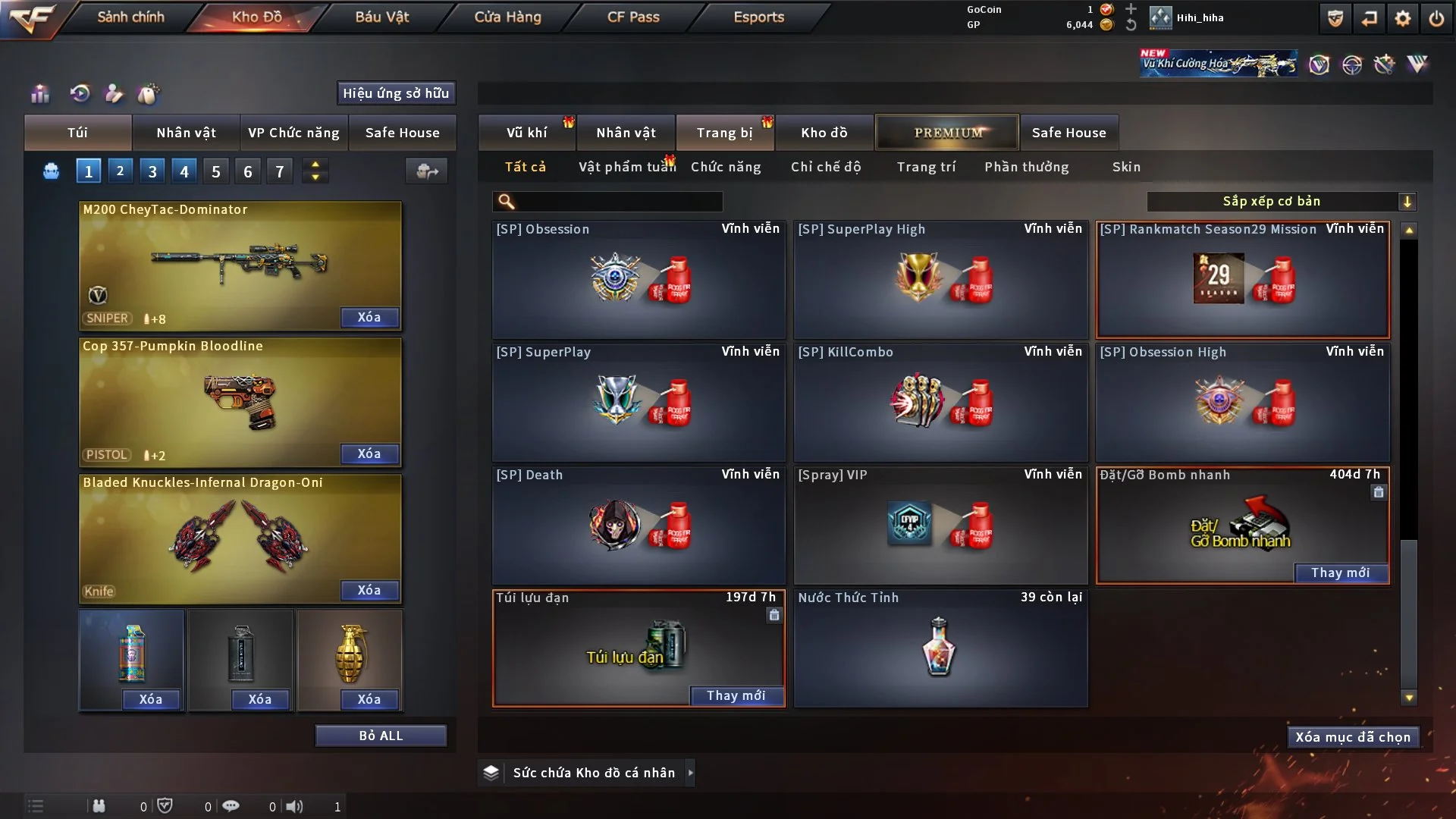Select the [SP] Death spray item
Image resolution: width=1456 pixels, height=819 pixels.
[639, 525]
